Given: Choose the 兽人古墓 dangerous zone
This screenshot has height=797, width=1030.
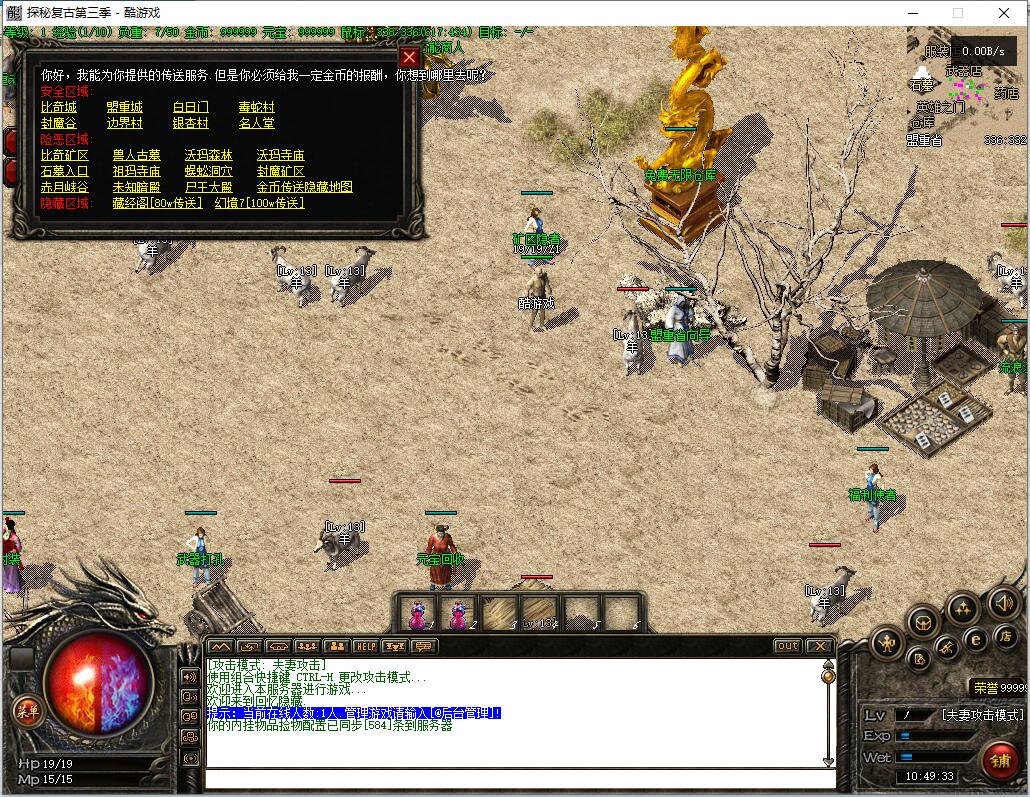Looking at the screenshot, I should pyautogui.click(x=136, y=155).
